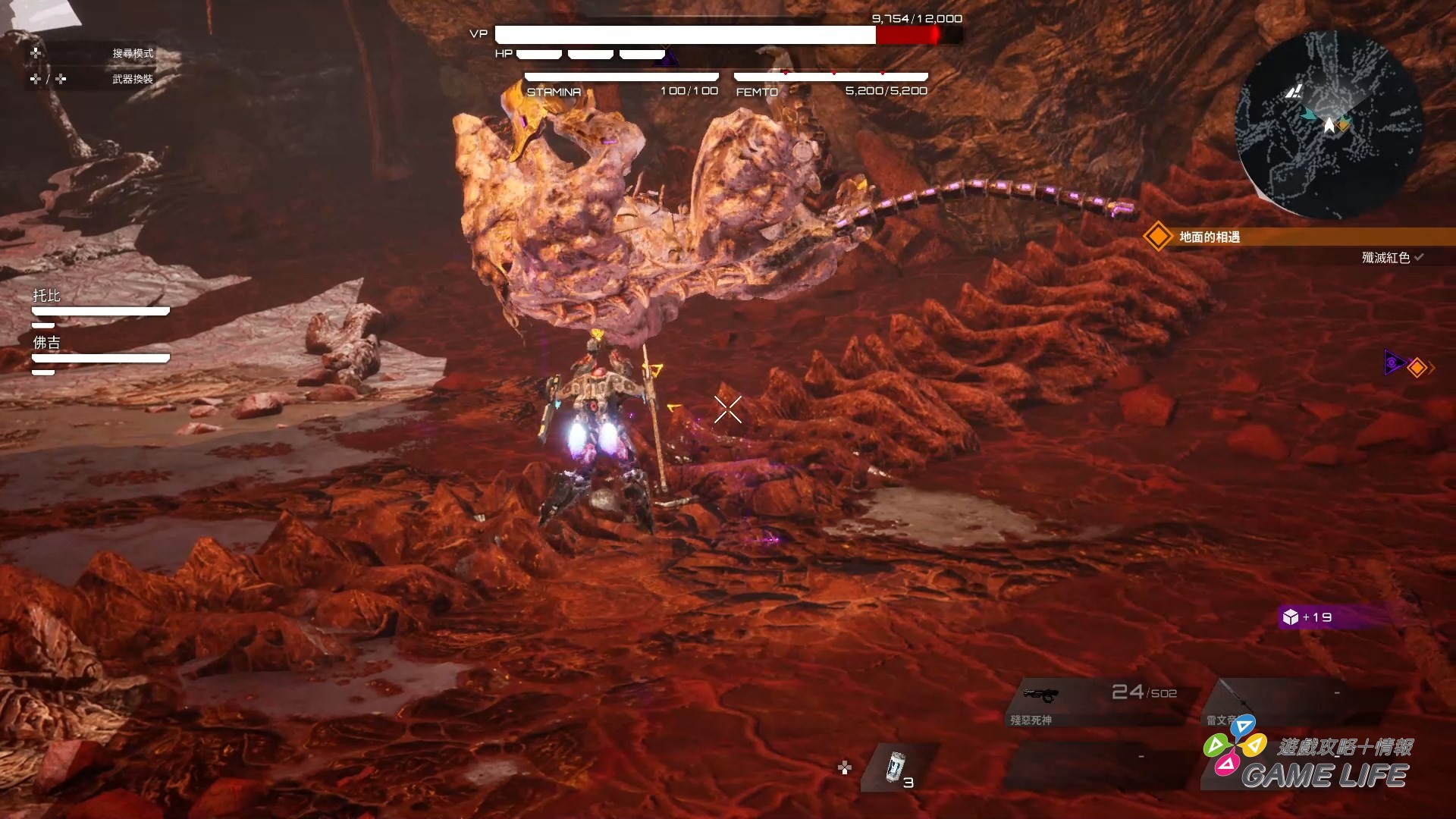Click the purple cube +19 pickup notification
Viewport: 1456px width, 819px height.
pyautogui.click(x=1310, y=617)
